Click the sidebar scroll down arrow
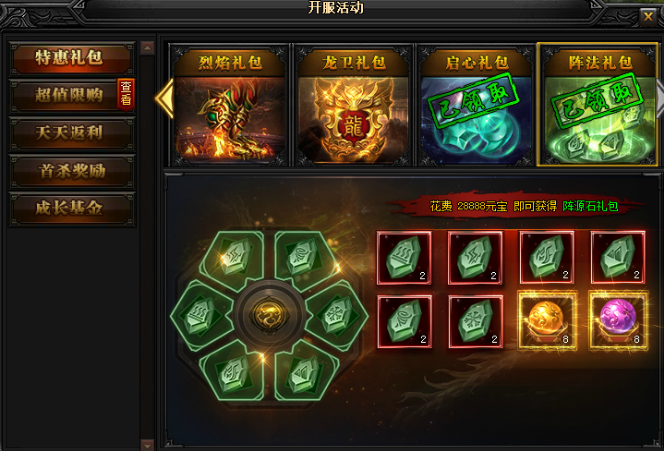The image size is (664, 451). (x=148, y=443)
